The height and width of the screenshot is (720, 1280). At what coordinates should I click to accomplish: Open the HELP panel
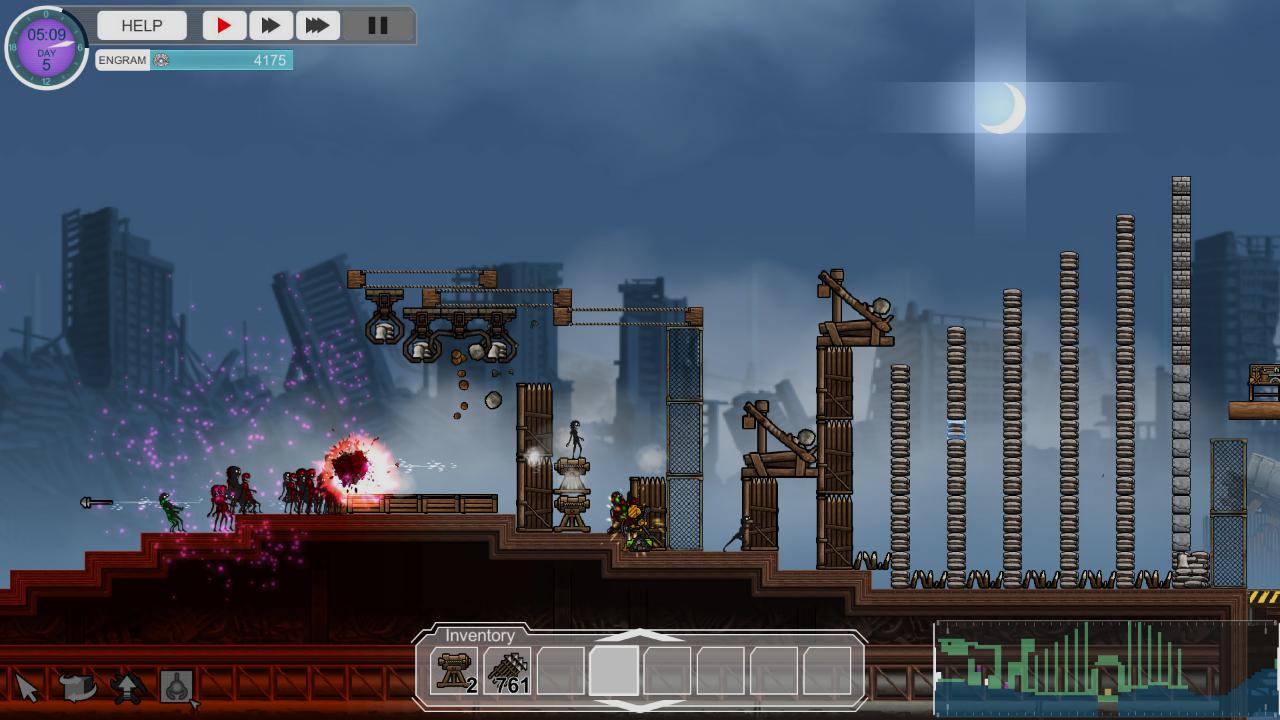pos(142,26)
